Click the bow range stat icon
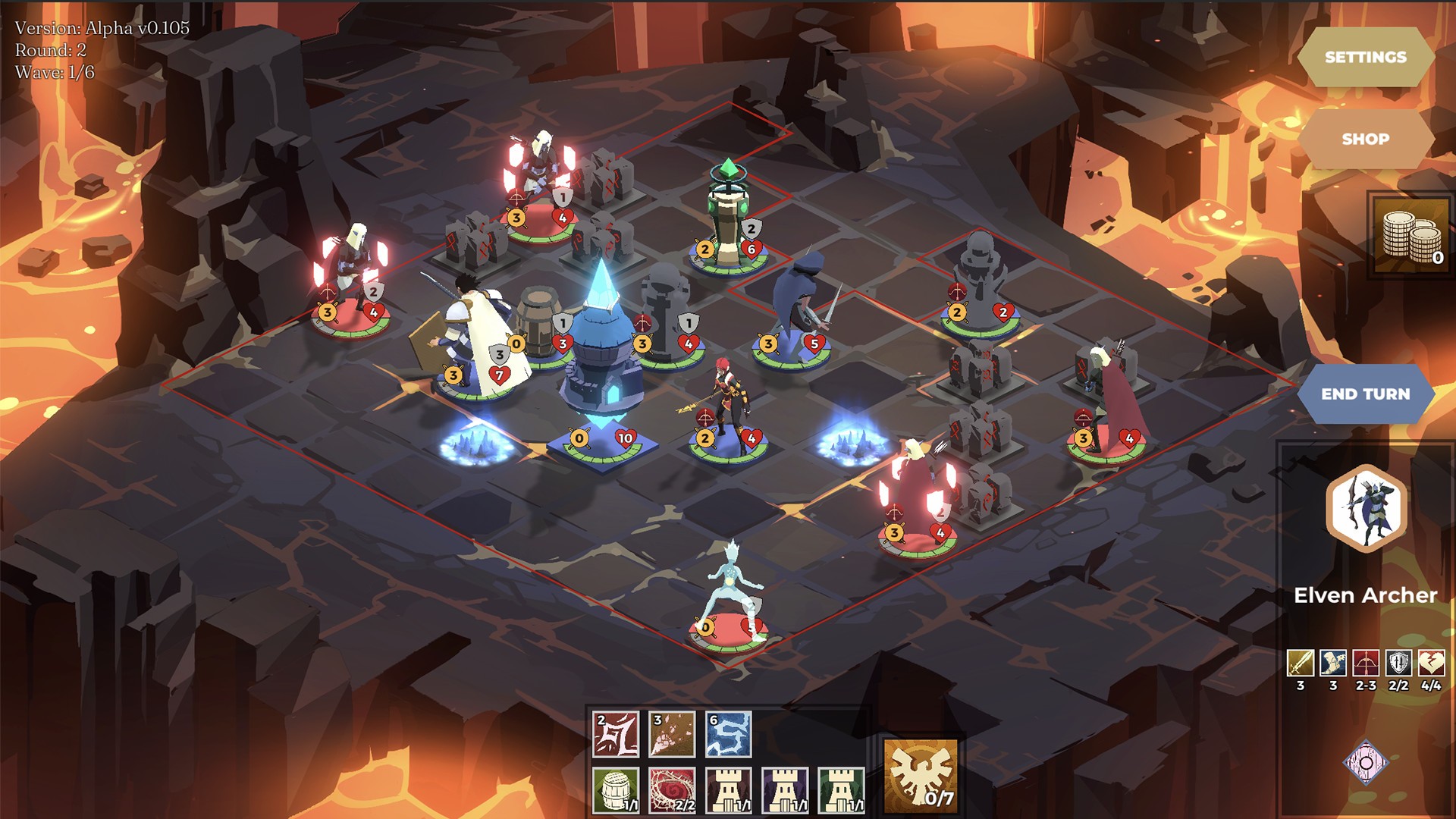The height and width of the screenshot is (819, 1456). (x=1366, y=663)
